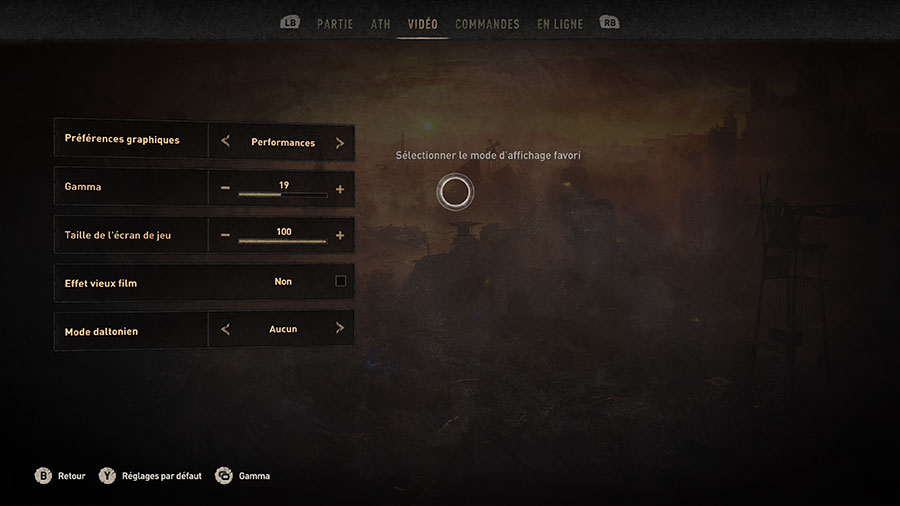Open the ATH settings tab

tap(380, 24)
